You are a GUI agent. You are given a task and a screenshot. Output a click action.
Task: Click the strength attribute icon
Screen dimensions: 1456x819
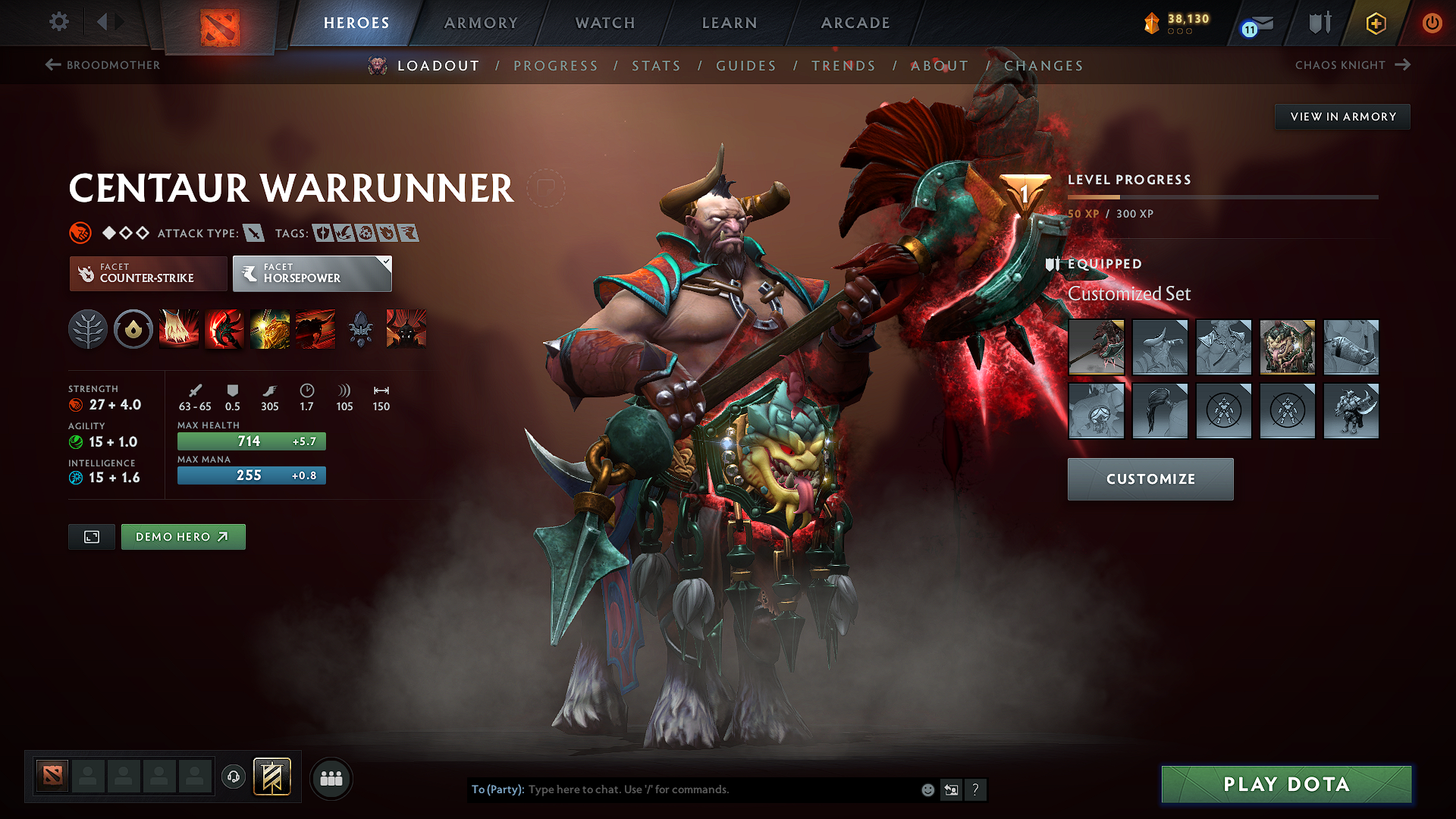click(x=77, y=405)
